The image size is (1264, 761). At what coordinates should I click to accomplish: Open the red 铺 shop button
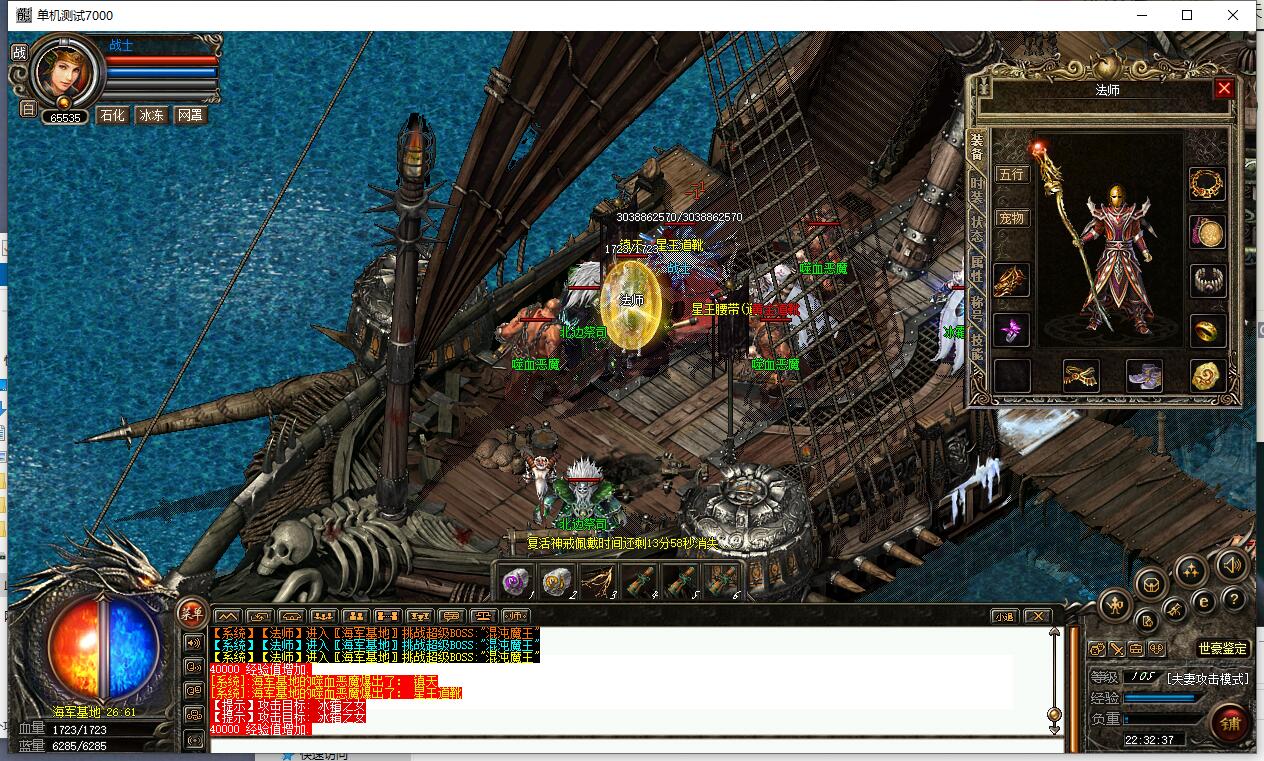[x=1229, y=723]
